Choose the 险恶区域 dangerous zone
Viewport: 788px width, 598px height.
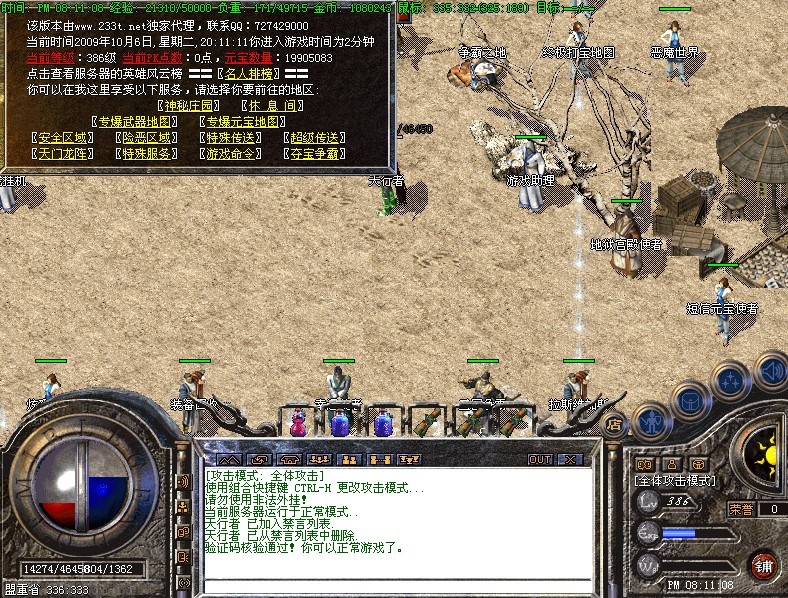[x=147, y=138]
